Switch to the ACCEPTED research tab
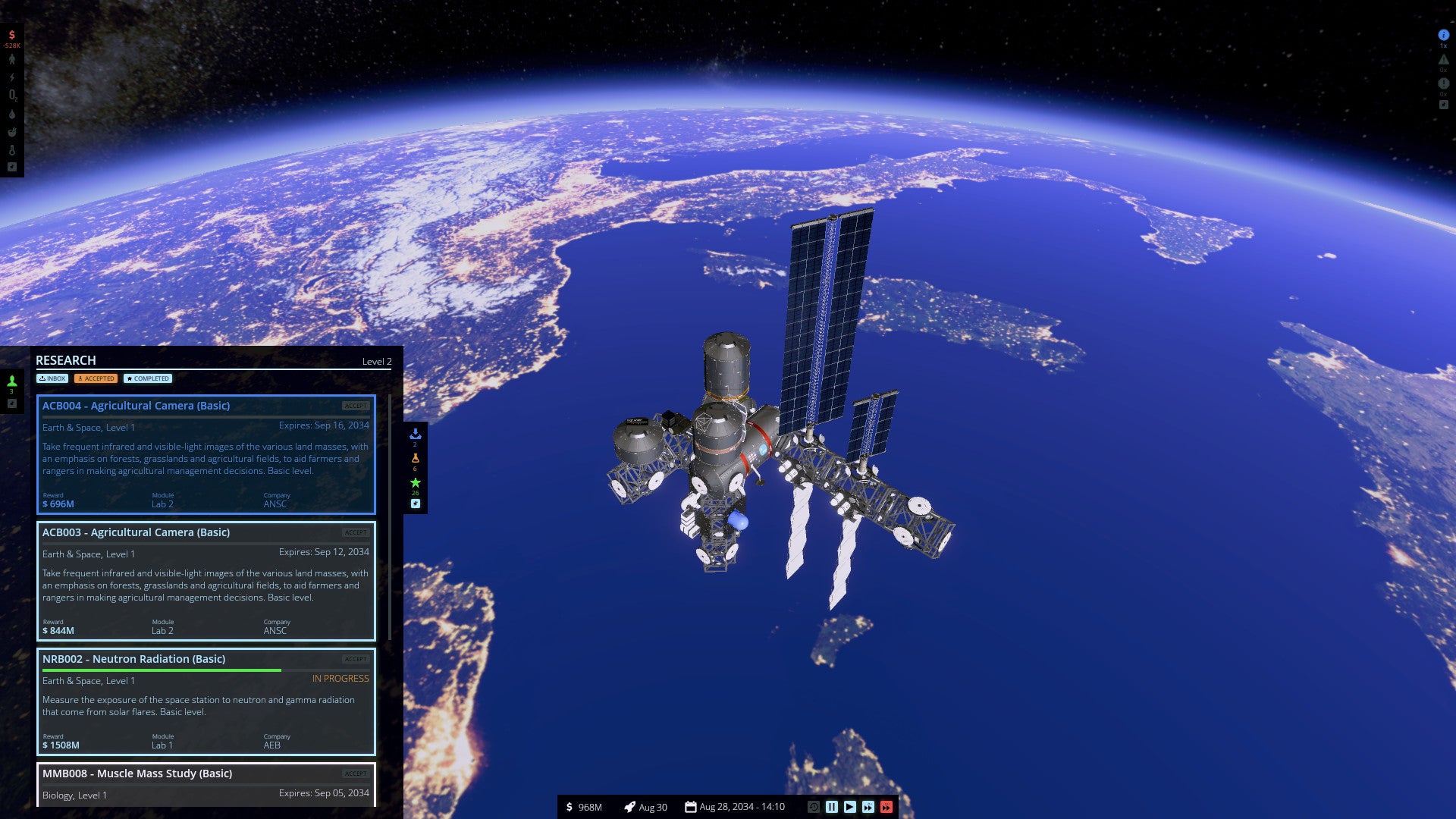The image size is (1456, 819). [96, 378]
